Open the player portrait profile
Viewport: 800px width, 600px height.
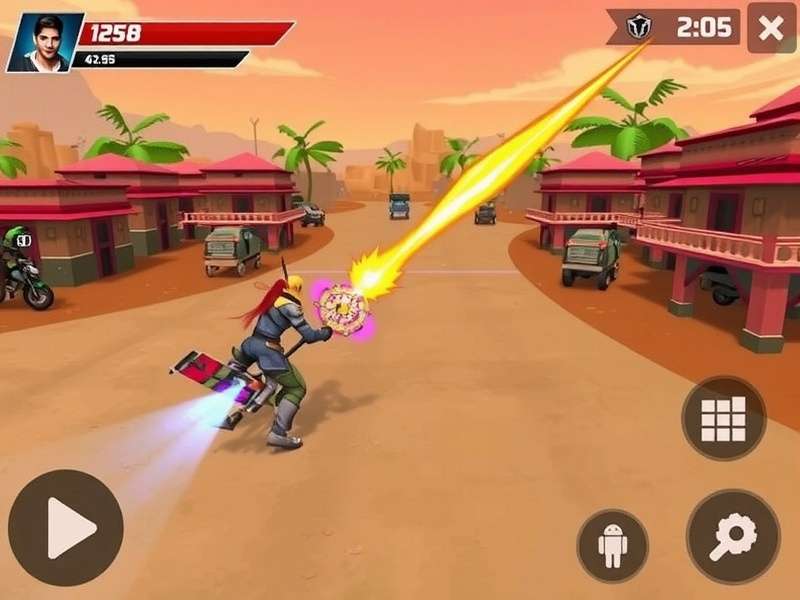tap(42, 42)
